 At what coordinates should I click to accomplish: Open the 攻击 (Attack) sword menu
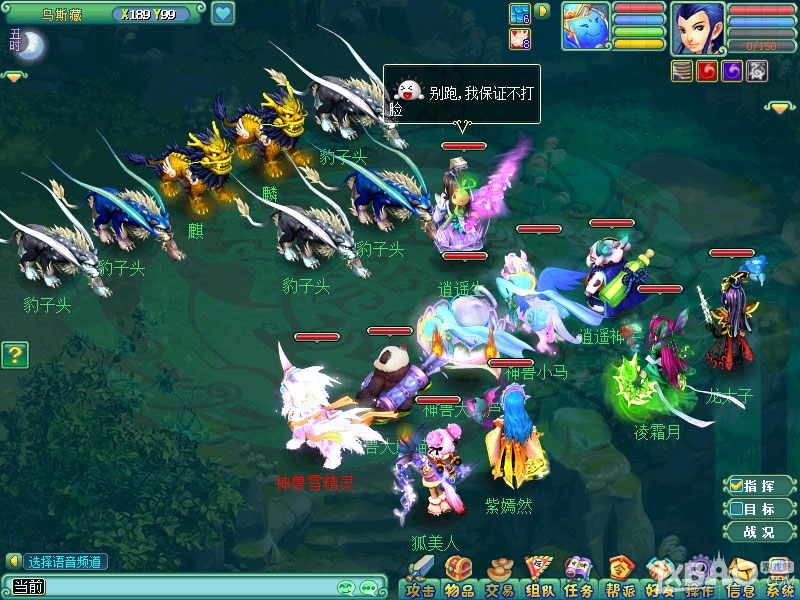pyautogui.click(x=421, y=577)
